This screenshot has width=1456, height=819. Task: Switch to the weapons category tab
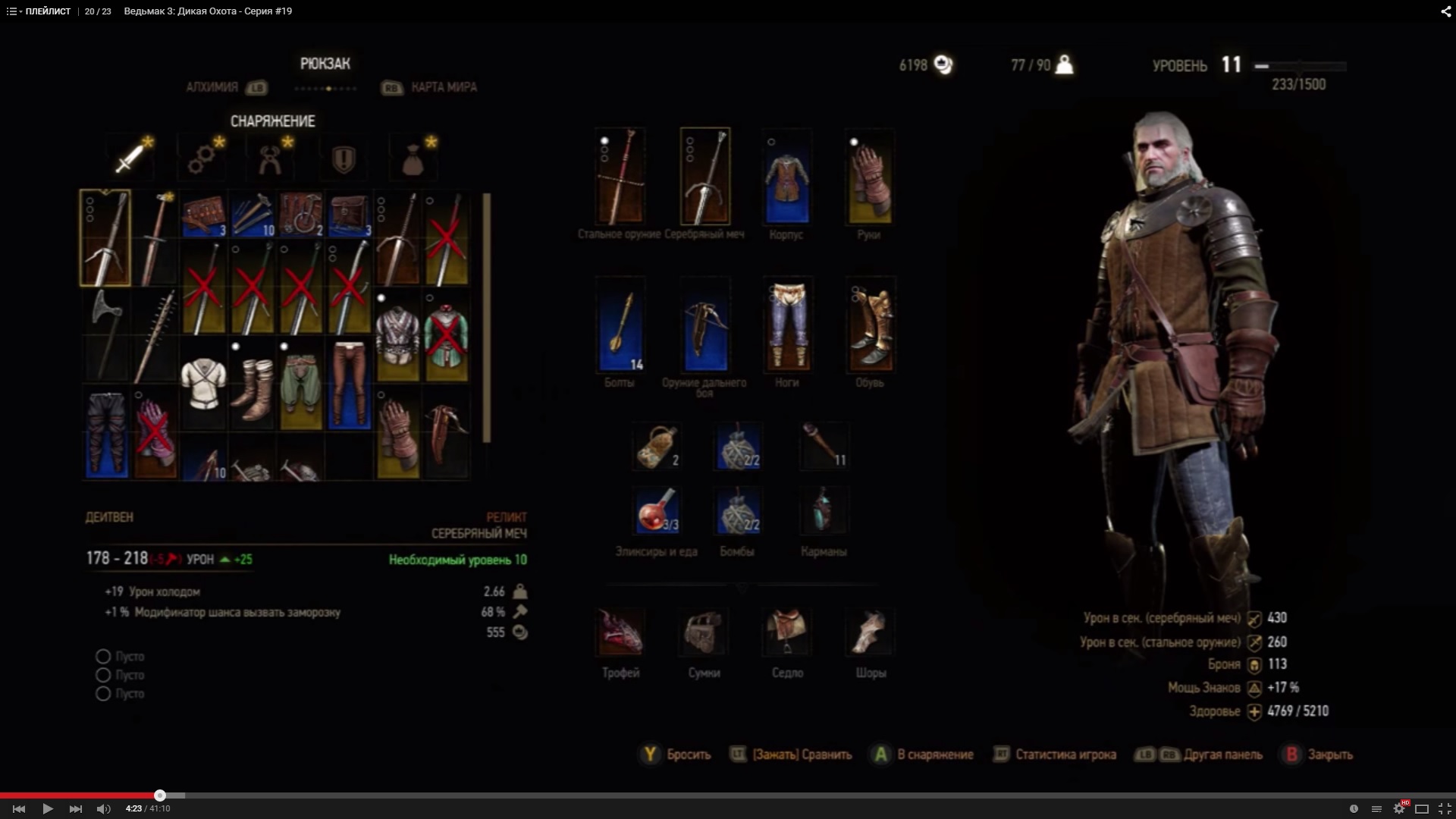coord(130,158)
